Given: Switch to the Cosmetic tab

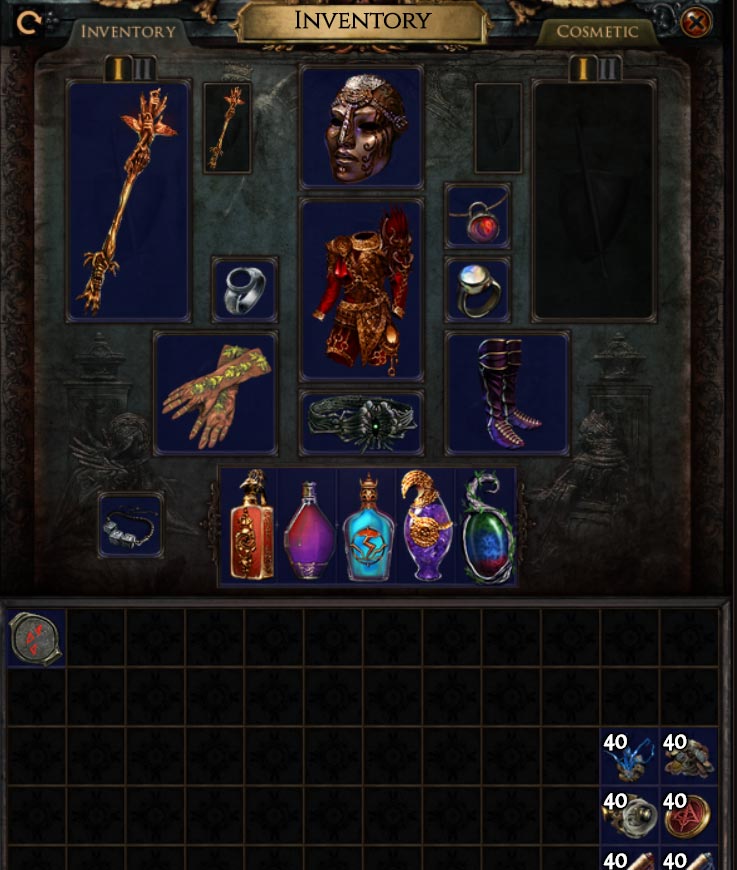Looking at the screenshot, I should 597,31.
